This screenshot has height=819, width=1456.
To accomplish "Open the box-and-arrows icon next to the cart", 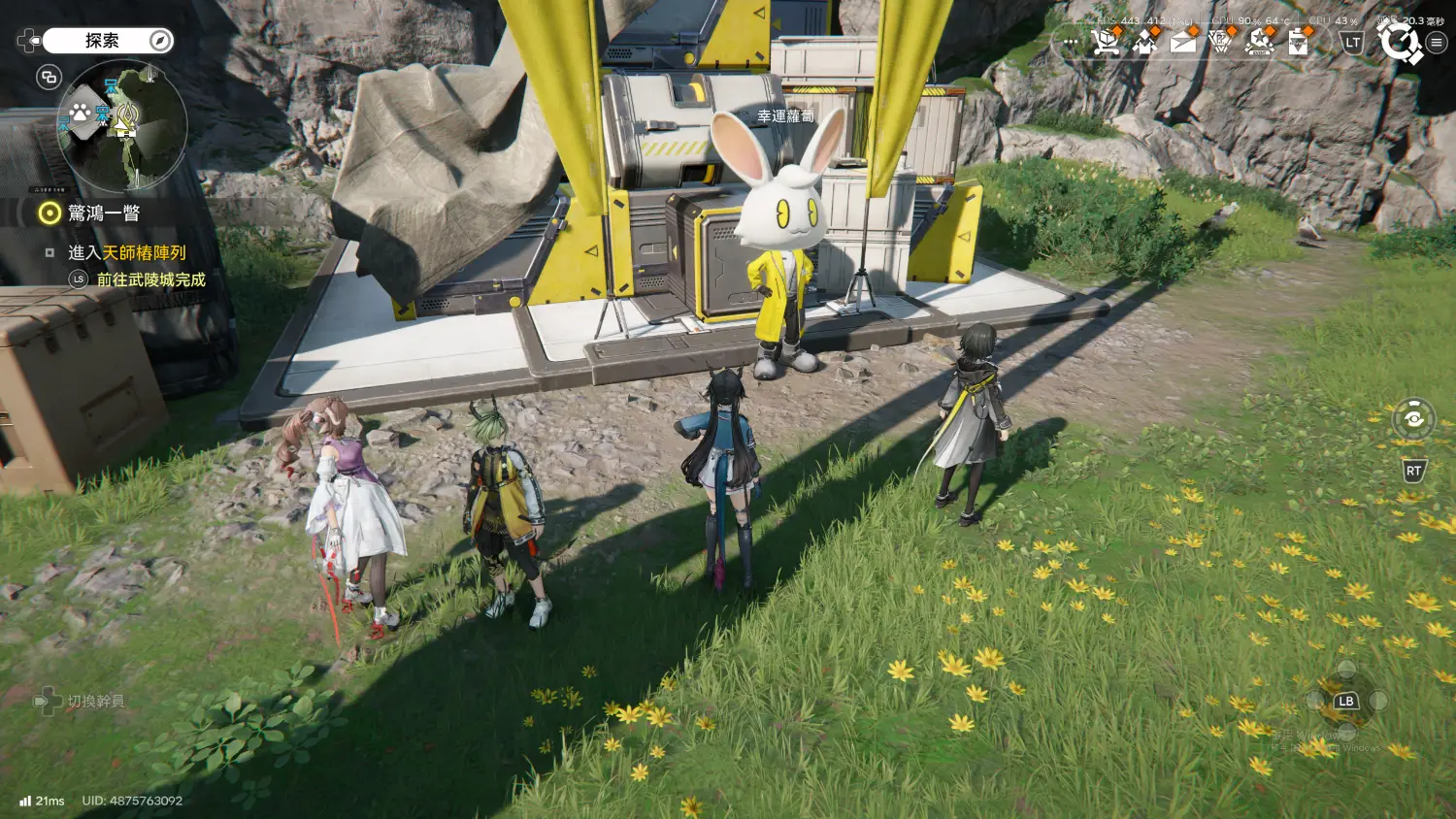I will (1145, 42).
